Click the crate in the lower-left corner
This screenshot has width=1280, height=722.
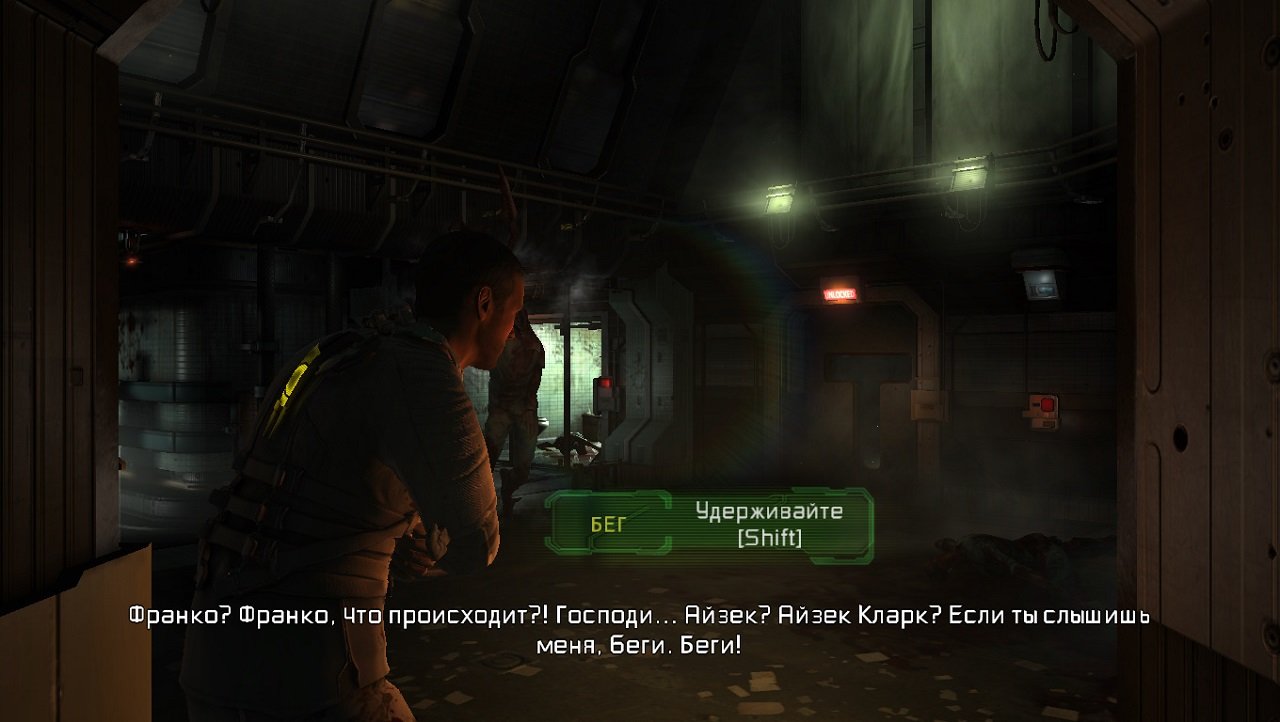click(60, 650)
